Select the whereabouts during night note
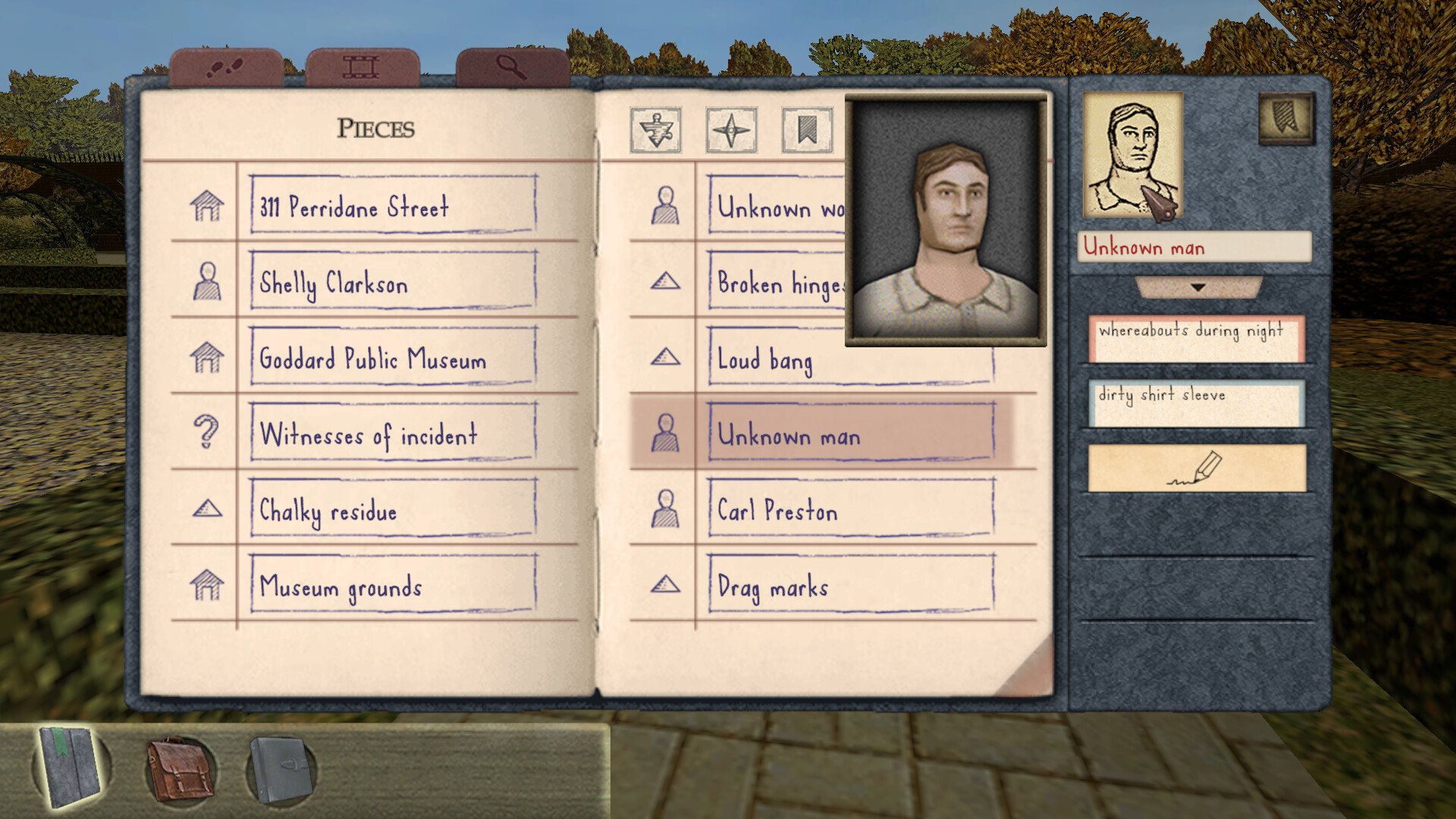This screenshot has height=819, width=1456. (x=1196, y=338)
